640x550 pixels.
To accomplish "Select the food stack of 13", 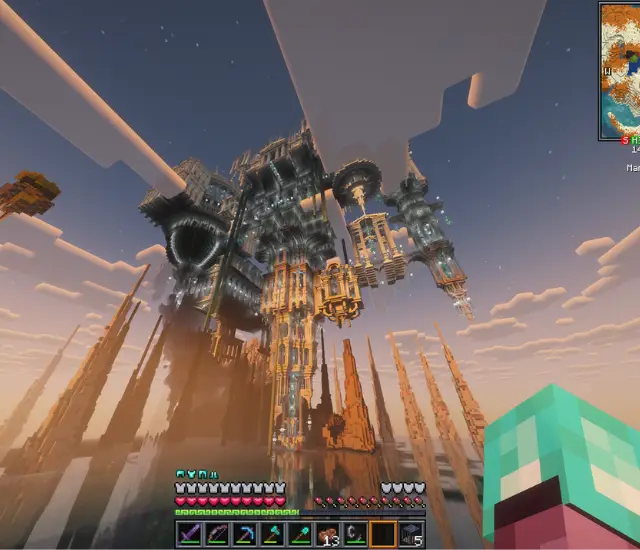I will [328, 535].
